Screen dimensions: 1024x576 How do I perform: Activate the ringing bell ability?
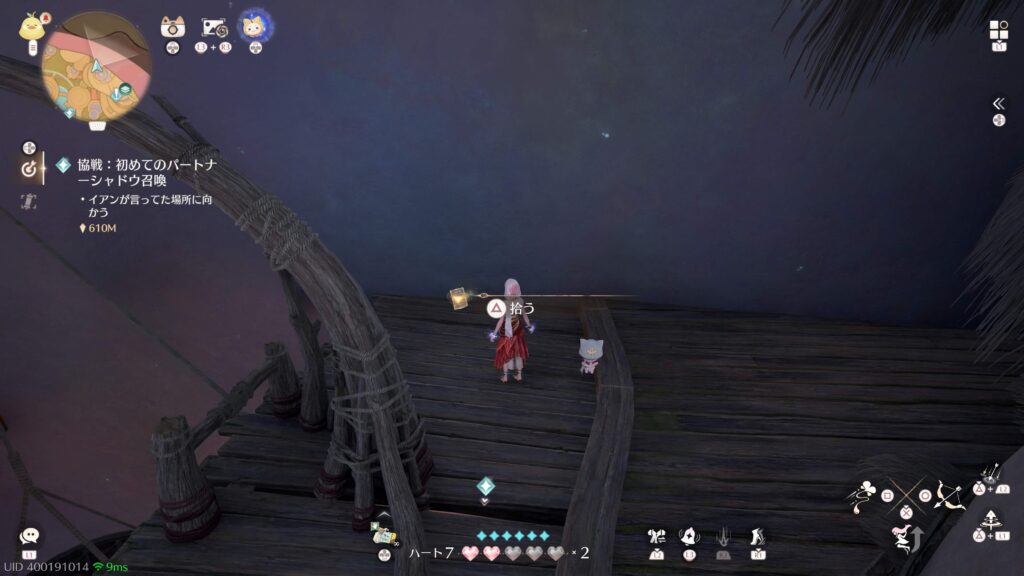689,537
